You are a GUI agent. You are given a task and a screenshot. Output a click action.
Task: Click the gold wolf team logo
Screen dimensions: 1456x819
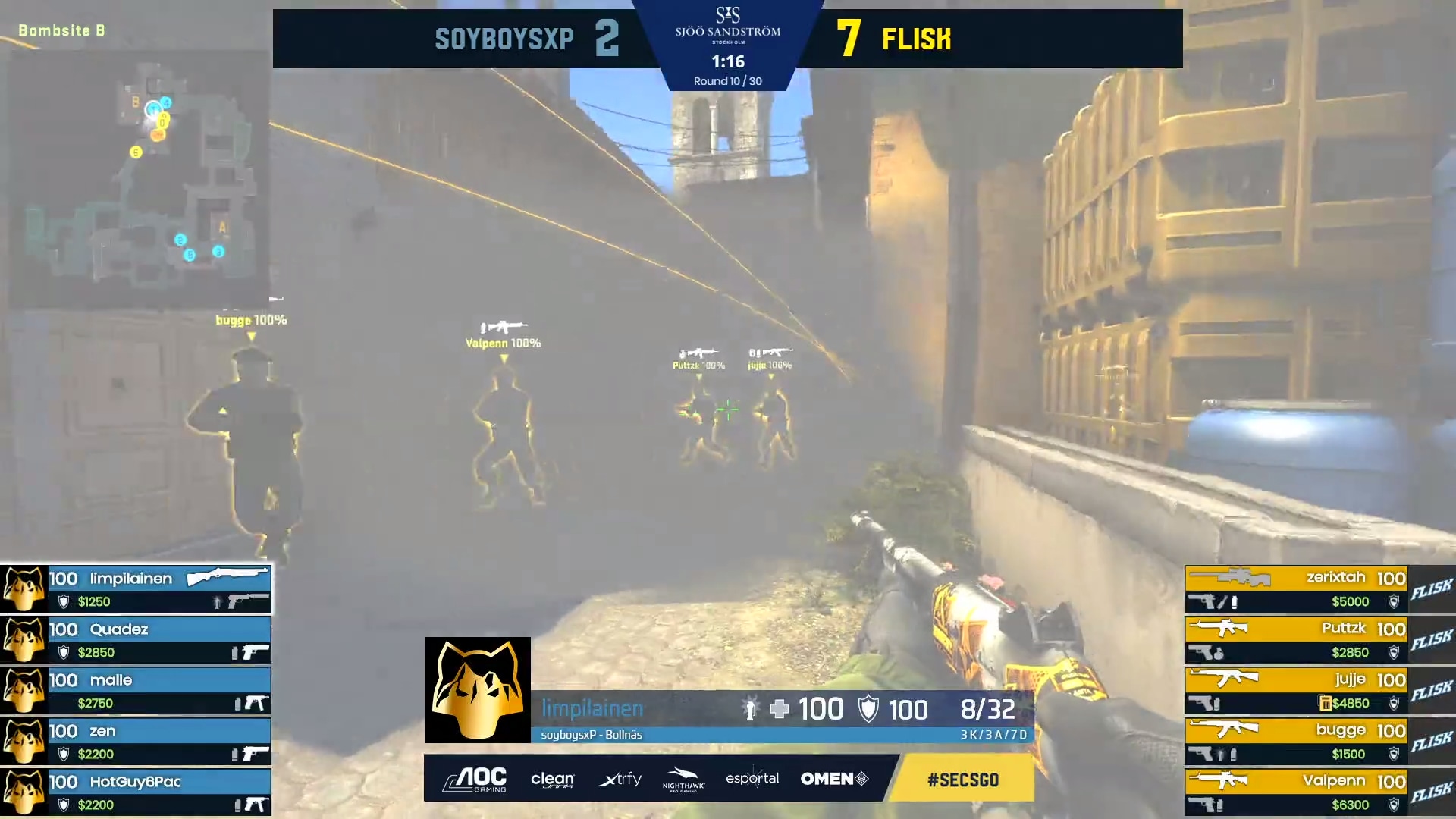click(477, 689)
